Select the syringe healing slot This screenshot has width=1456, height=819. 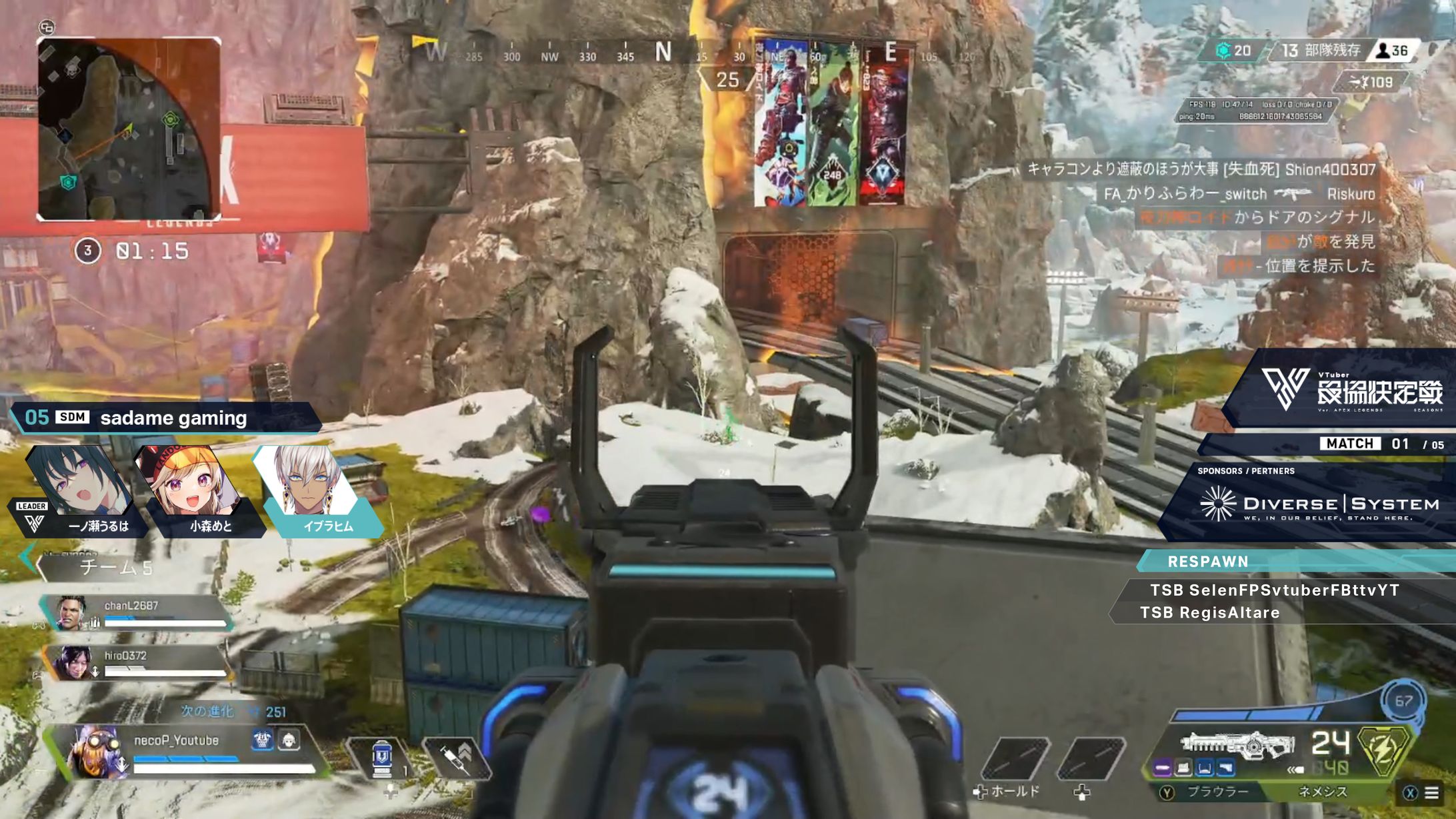(456, 758)
